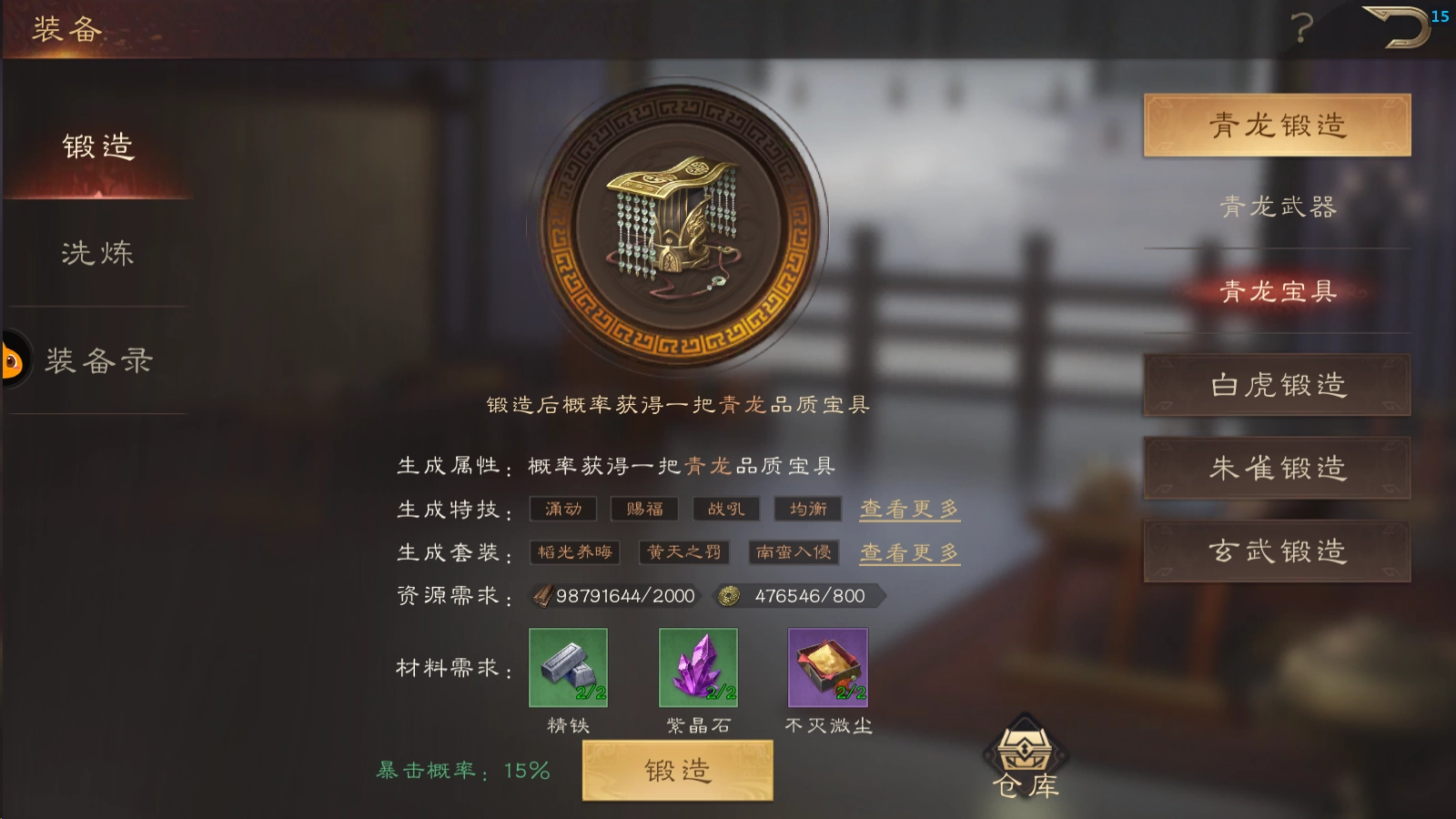
Task: Open the 仓库 (warehouse) chest icon
Action: (1026, 751)
